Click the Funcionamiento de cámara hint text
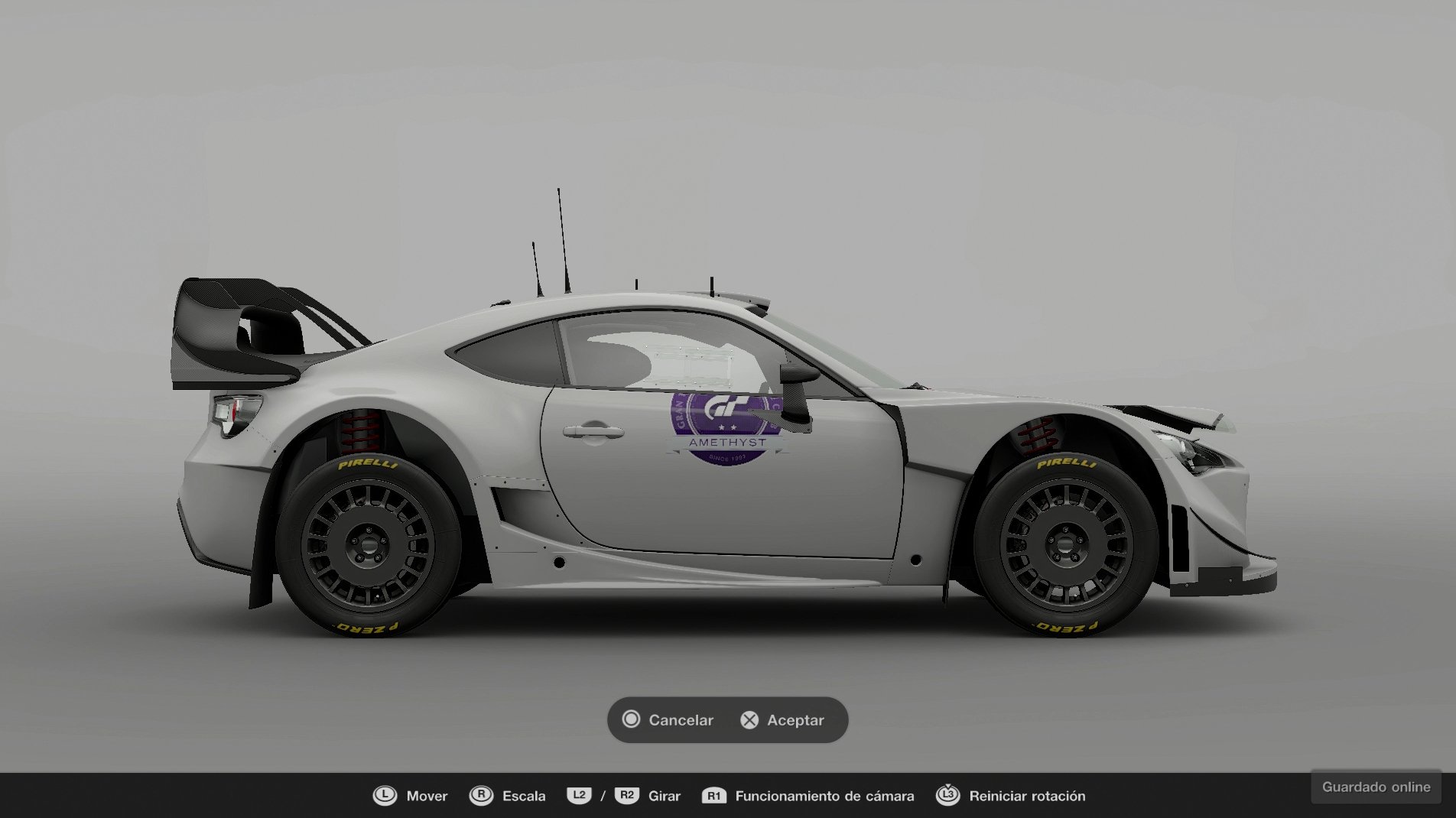The height and width of the screenshot is (818, 1456). pyautogui.click(x=824, y=796)
